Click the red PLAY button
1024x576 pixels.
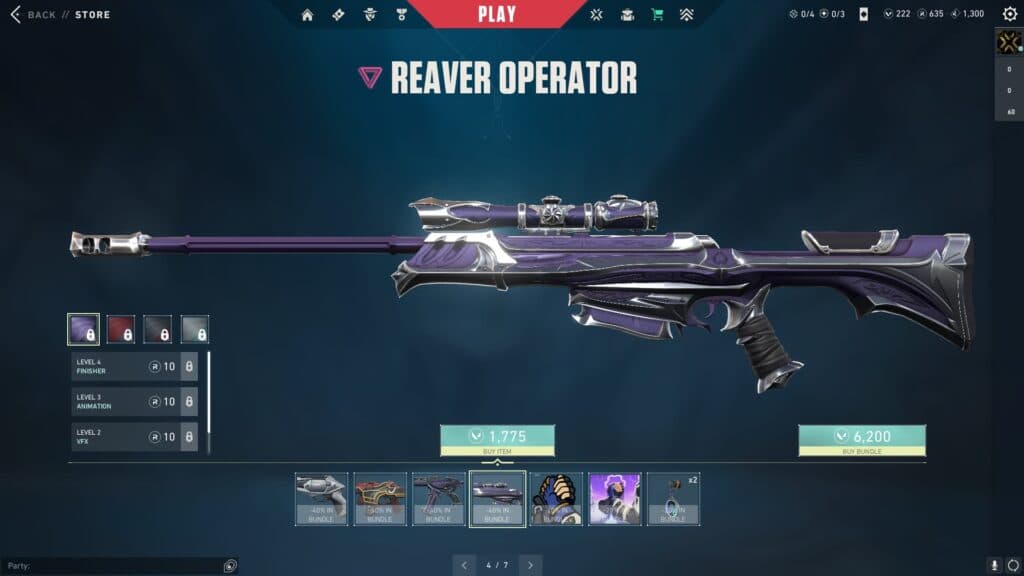point(497,14)
